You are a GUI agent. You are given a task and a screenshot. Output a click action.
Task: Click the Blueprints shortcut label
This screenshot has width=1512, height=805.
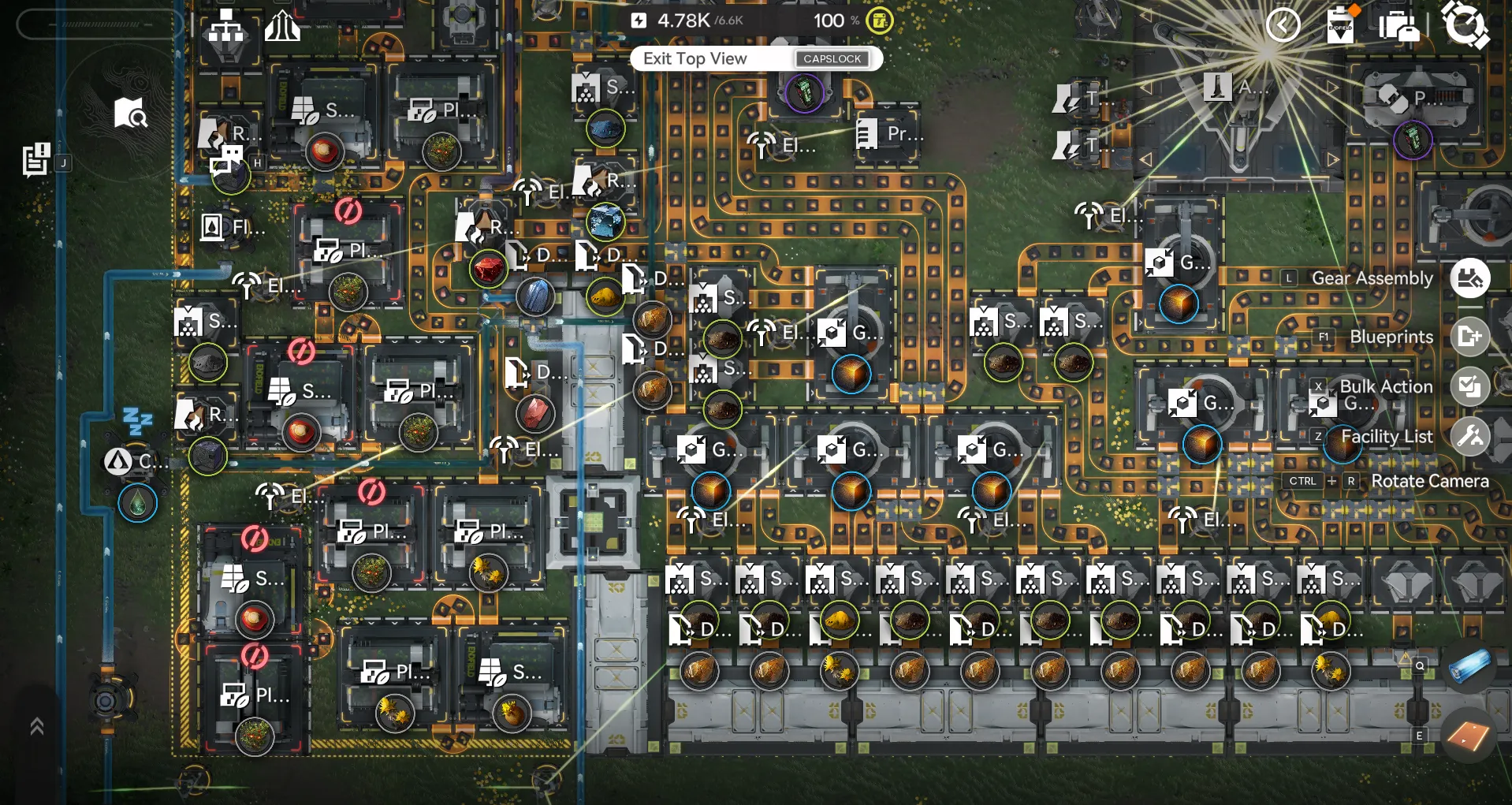(x=1391, y=337)
